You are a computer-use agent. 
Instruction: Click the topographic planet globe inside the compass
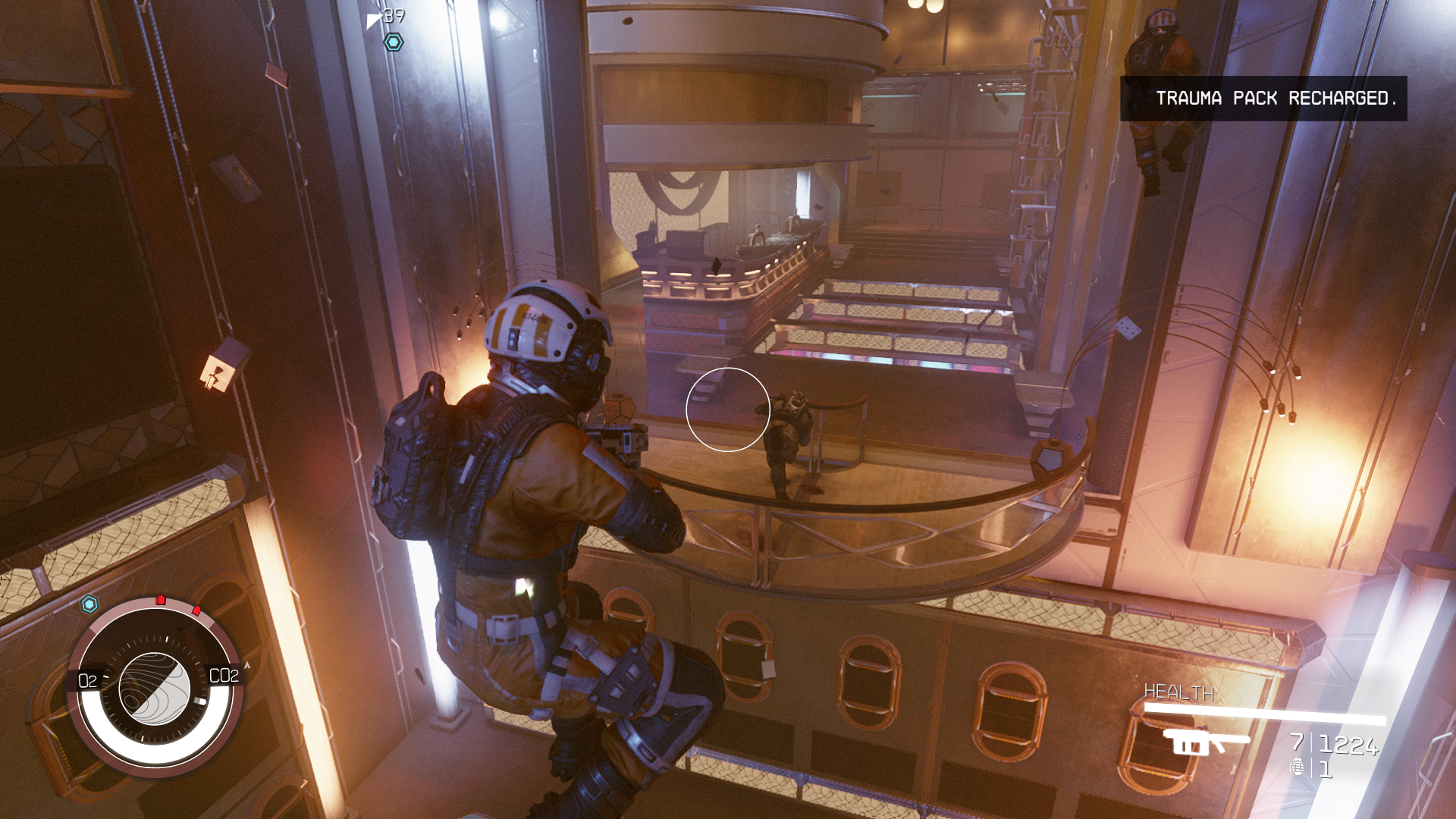coord(154,689)
